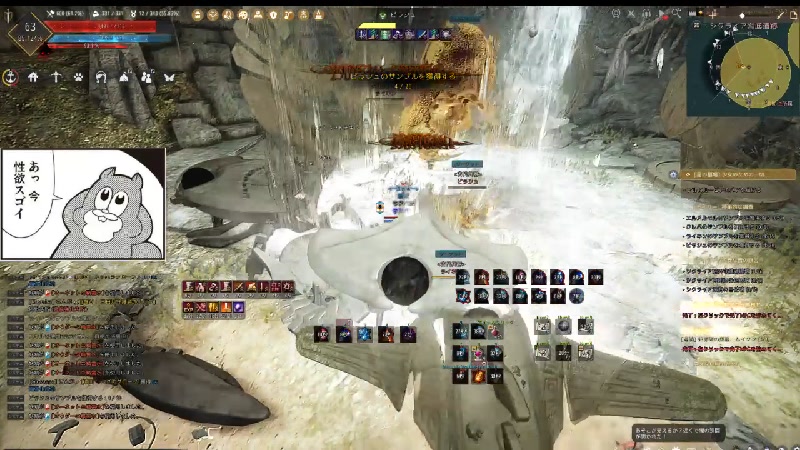The image size is (800, 450).
Task: Open the pet paw icon menu
Action: (x=78, y=77)
